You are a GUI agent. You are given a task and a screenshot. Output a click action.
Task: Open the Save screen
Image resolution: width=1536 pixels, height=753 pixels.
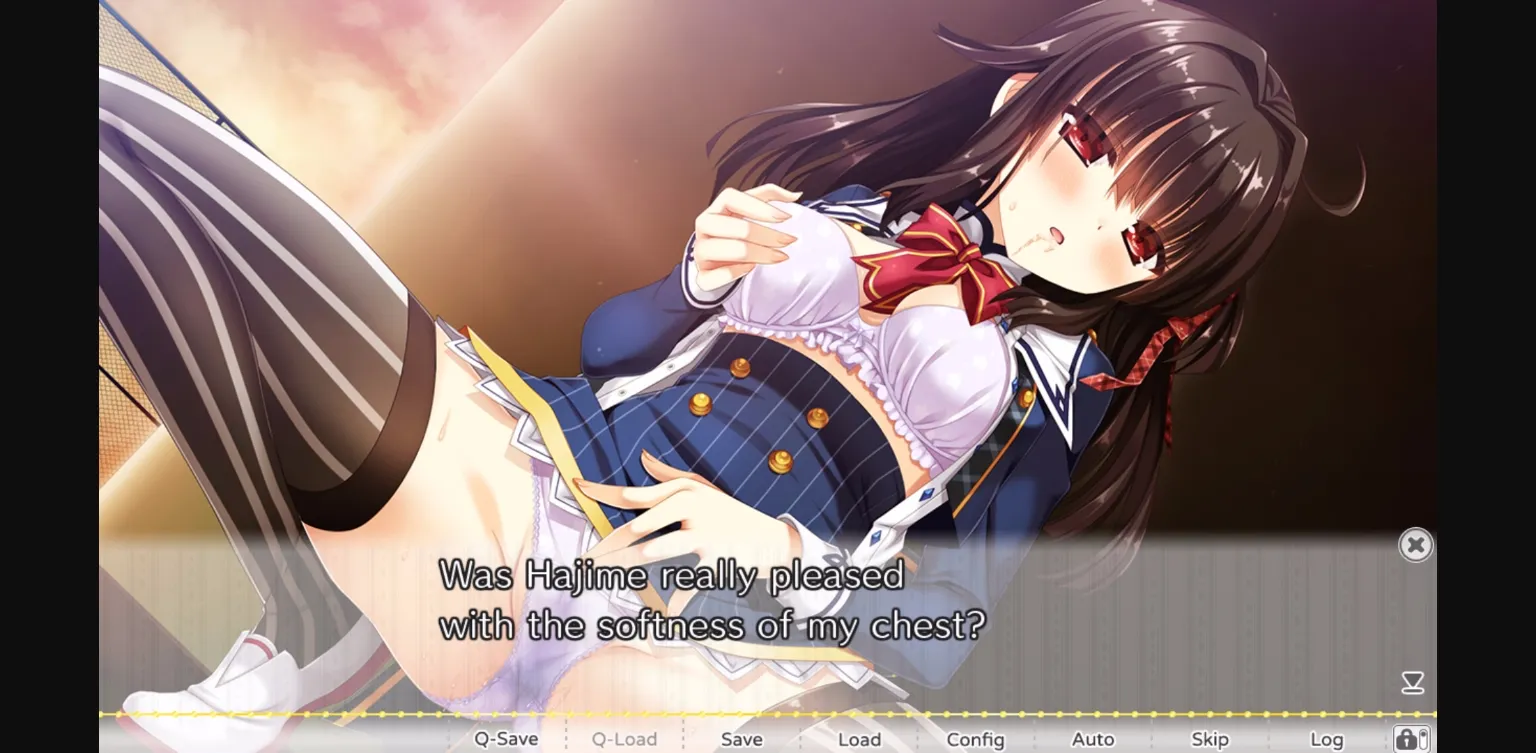click(x=740, y=739)
